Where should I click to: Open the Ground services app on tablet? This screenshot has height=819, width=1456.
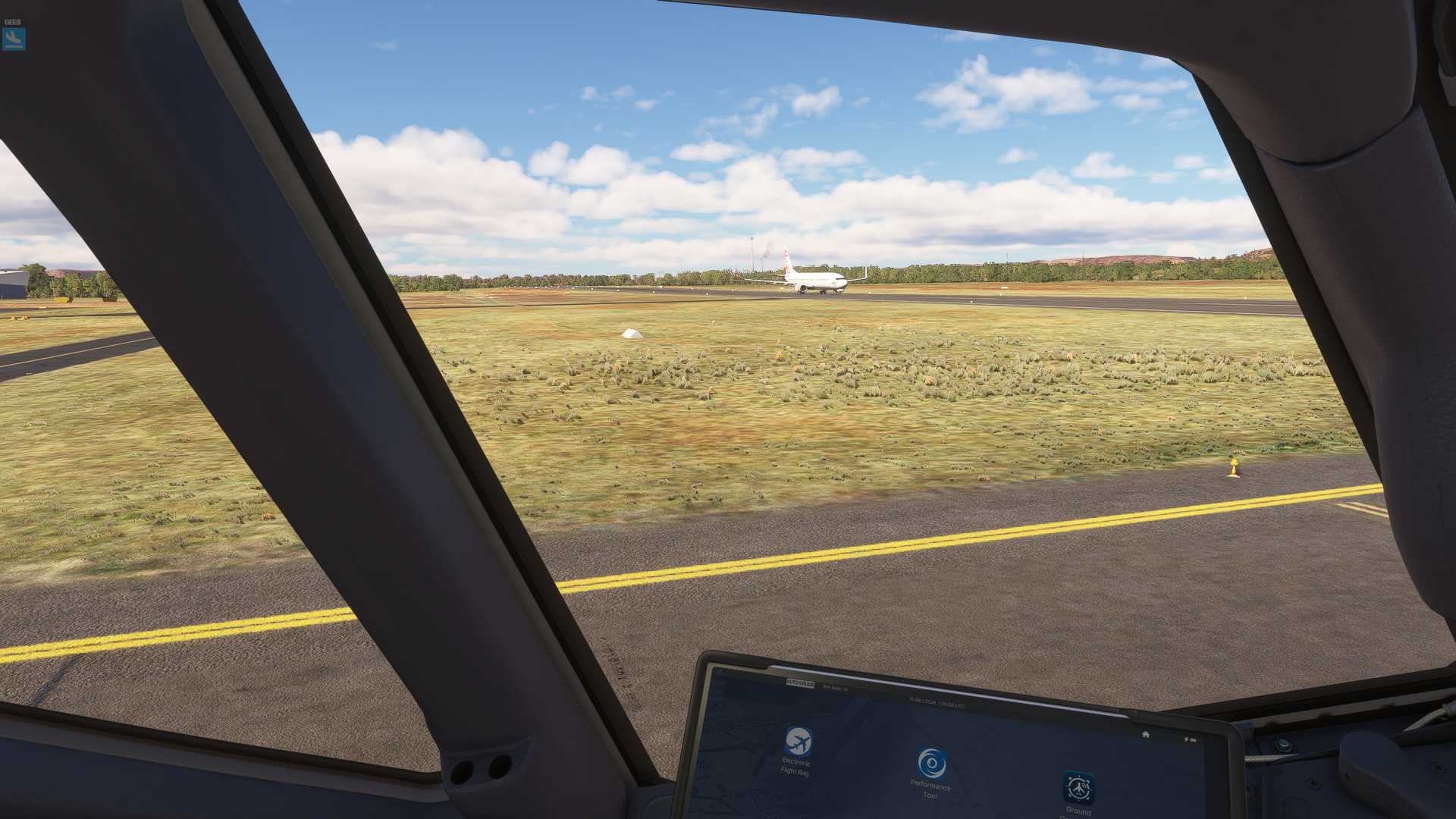1078,789
